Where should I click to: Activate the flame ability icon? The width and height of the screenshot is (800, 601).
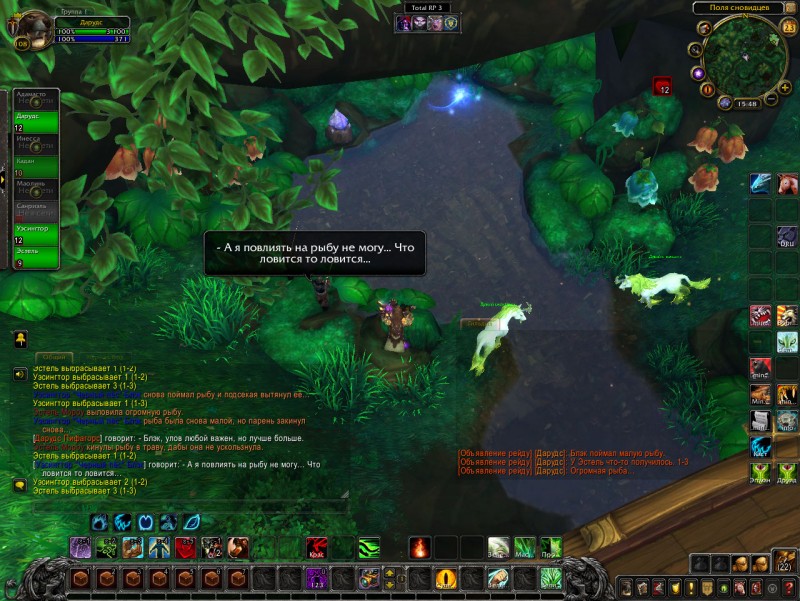pos(420,547)
